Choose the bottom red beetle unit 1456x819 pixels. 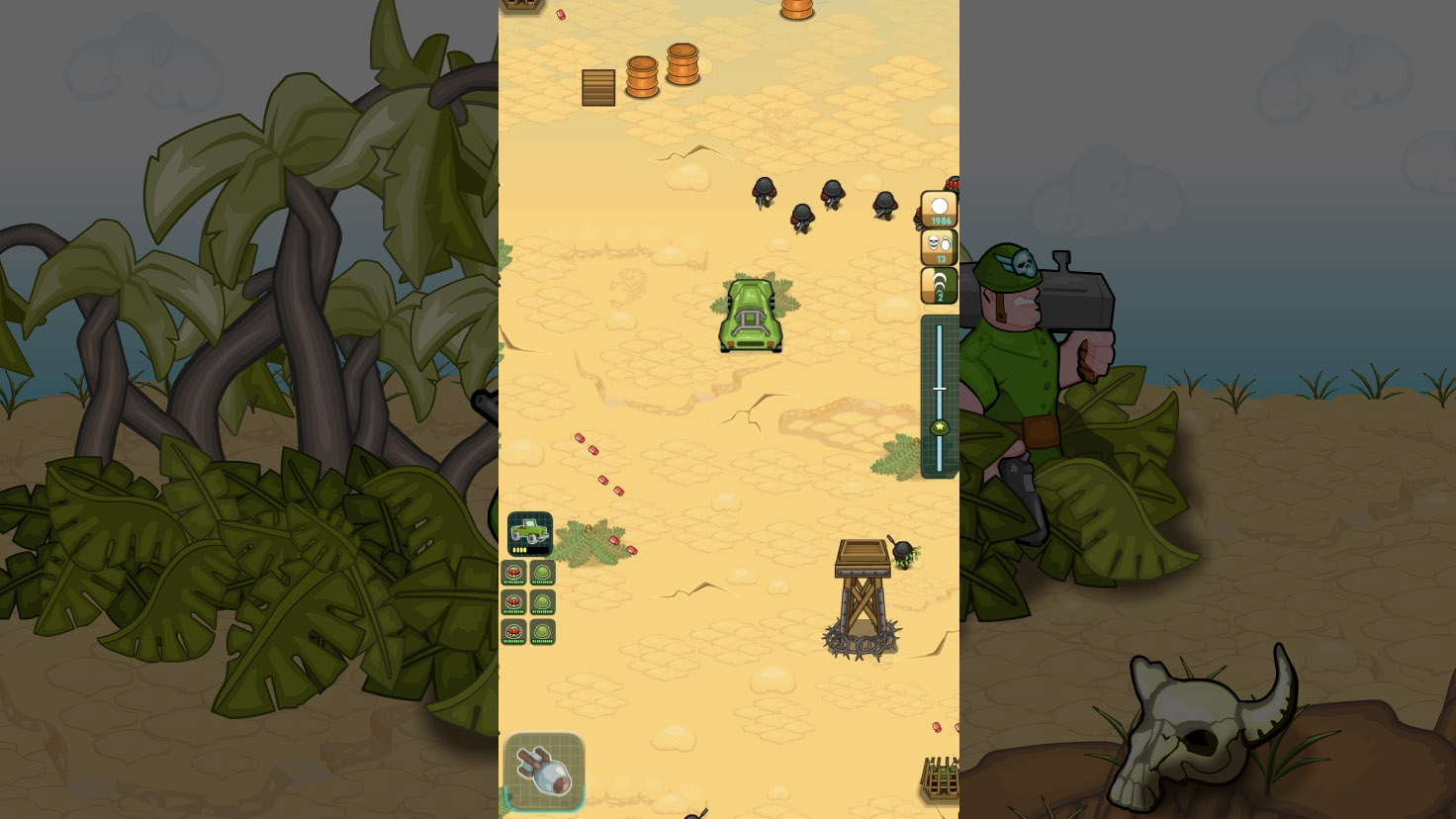(514, 630)
